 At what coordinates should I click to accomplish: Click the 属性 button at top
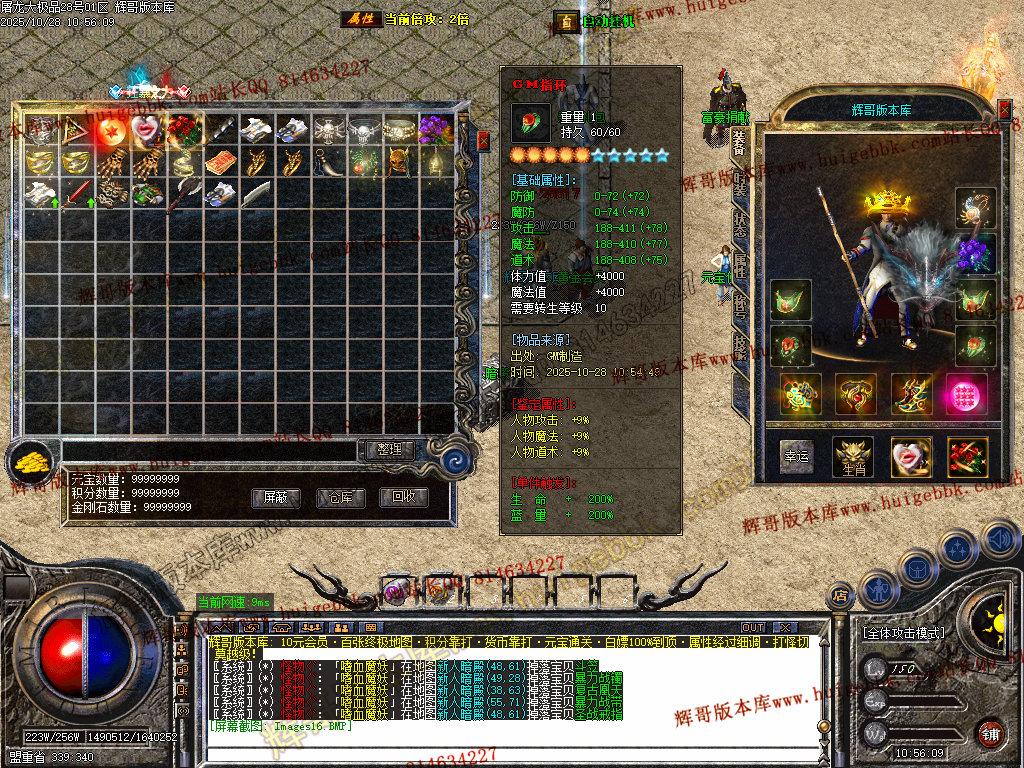[x=360, y=19]
